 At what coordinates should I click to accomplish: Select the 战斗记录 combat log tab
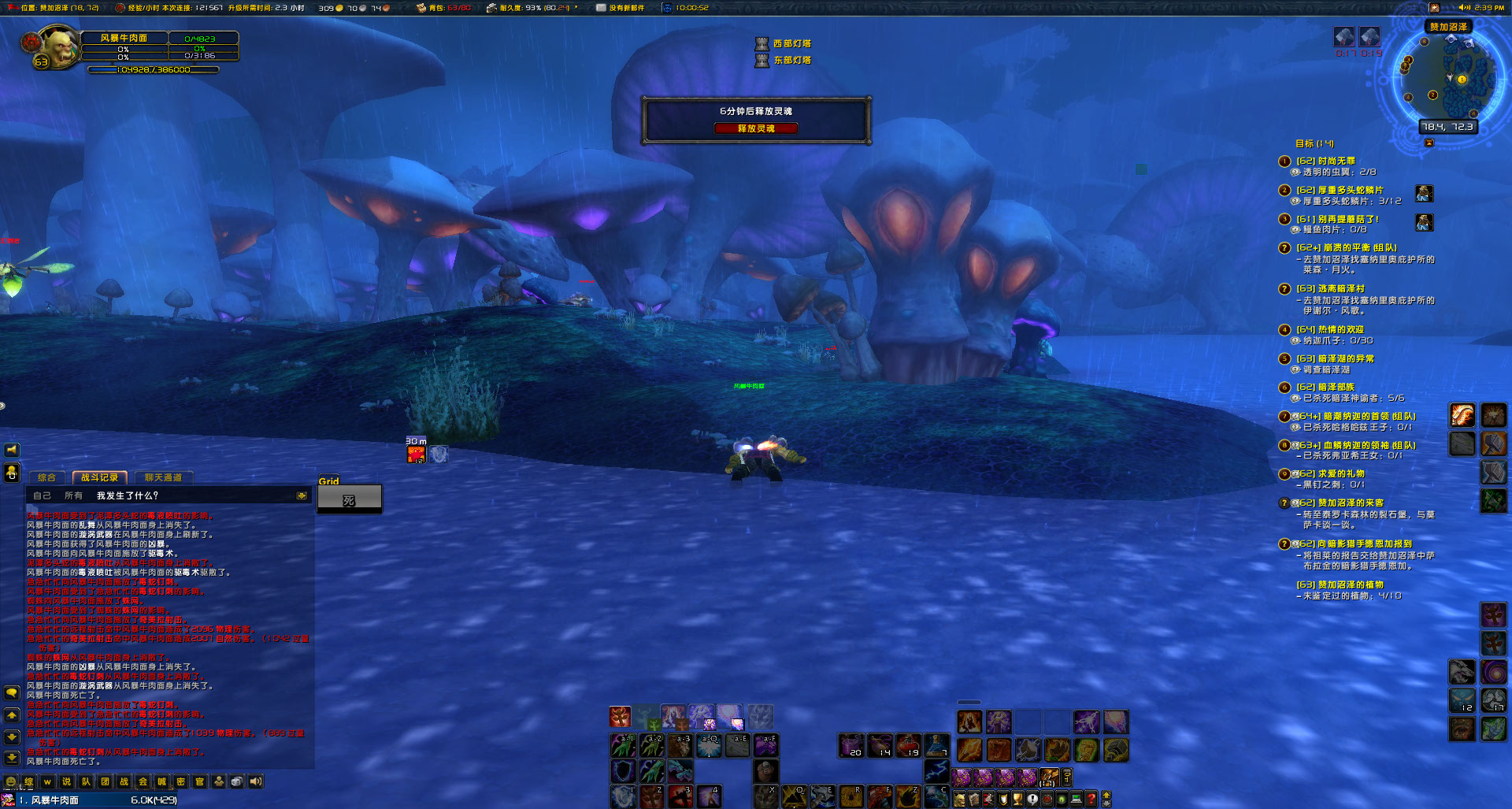pyautogui.click(x=100, y=477)
